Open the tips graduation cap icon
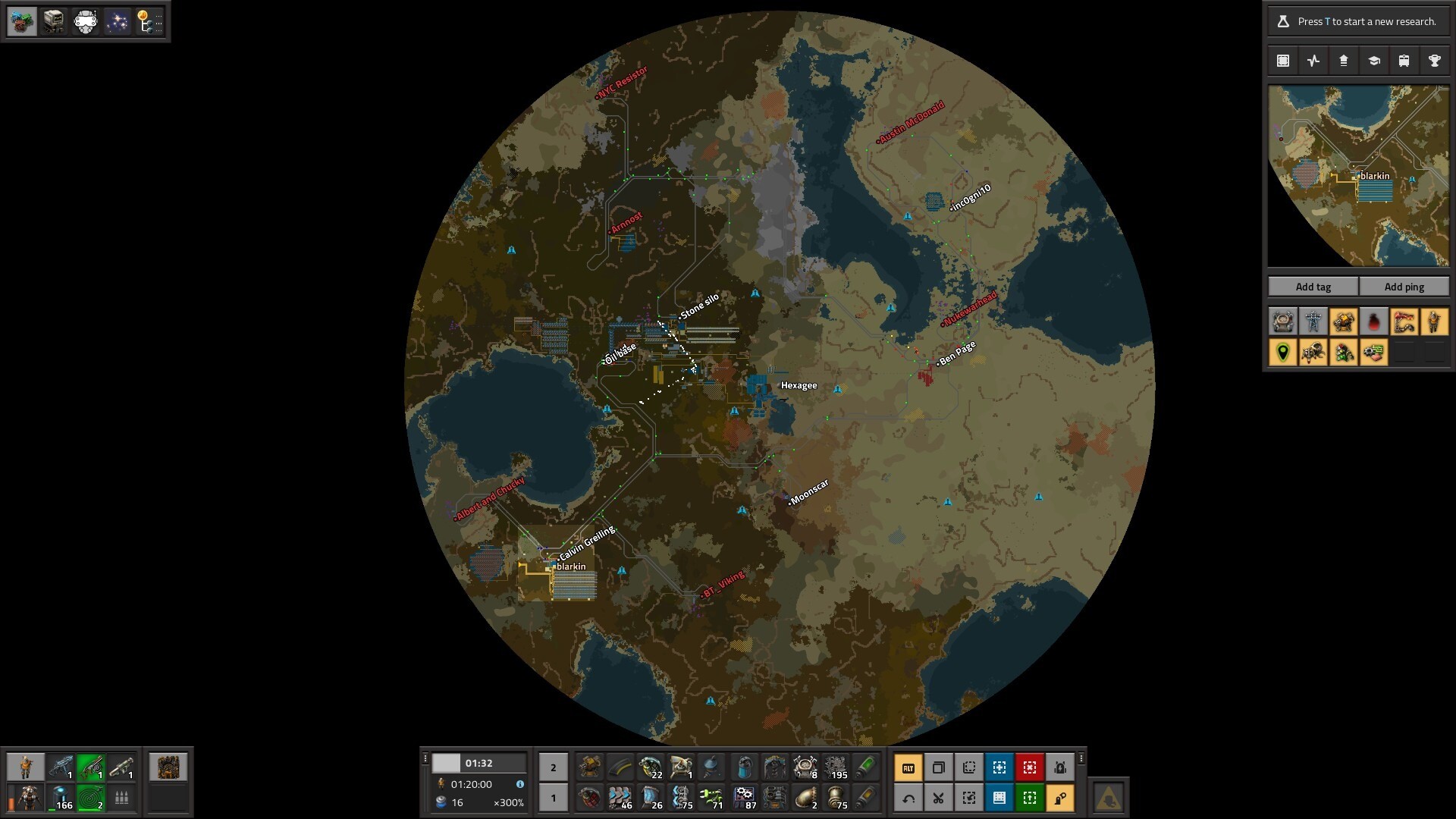Viewport: 1456px width, 819px height. pos(1373,61)
